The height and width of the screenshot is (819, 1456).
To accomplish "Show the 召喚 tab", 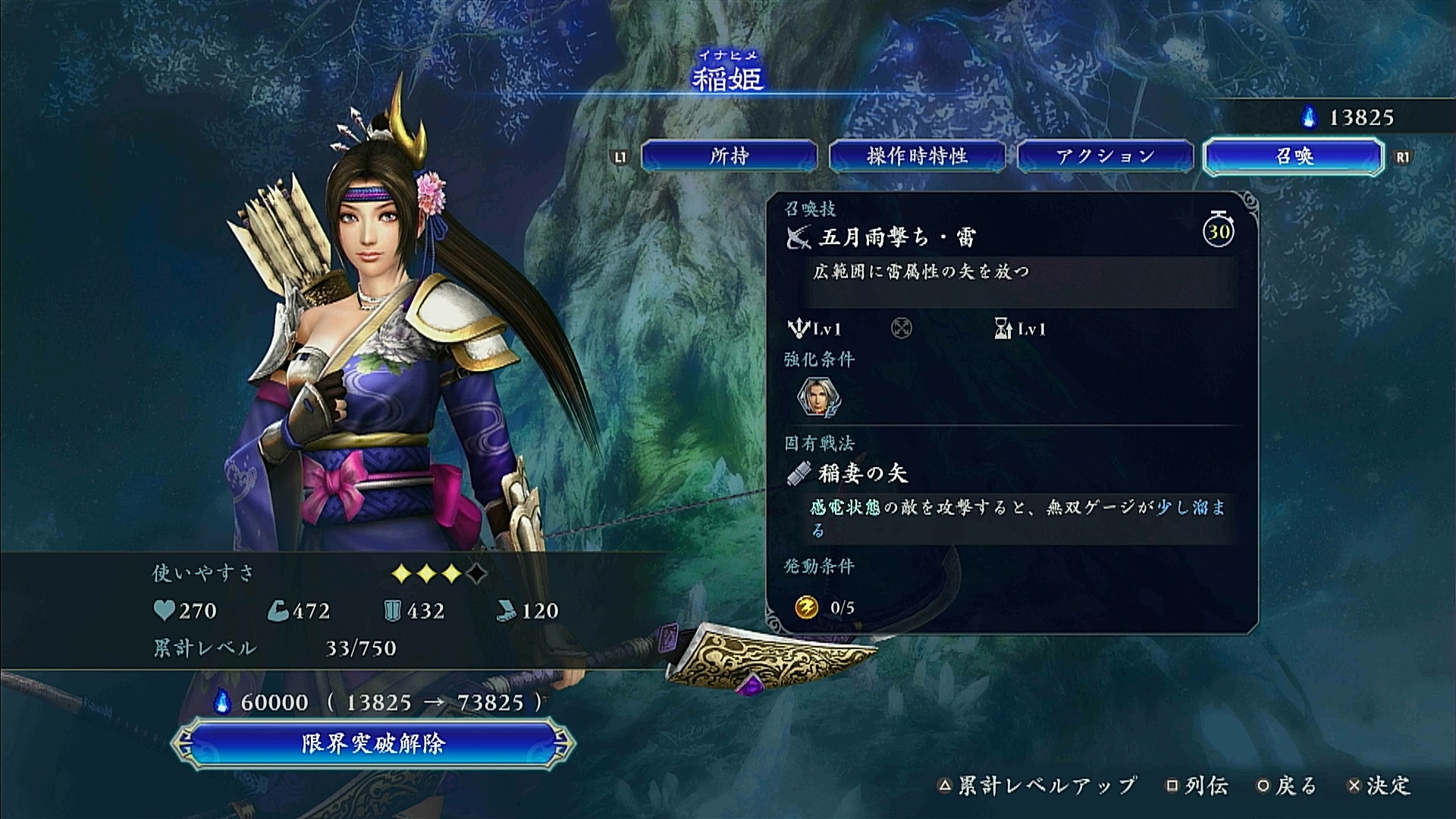I will pyautogui.click(x=1293, y=156).
